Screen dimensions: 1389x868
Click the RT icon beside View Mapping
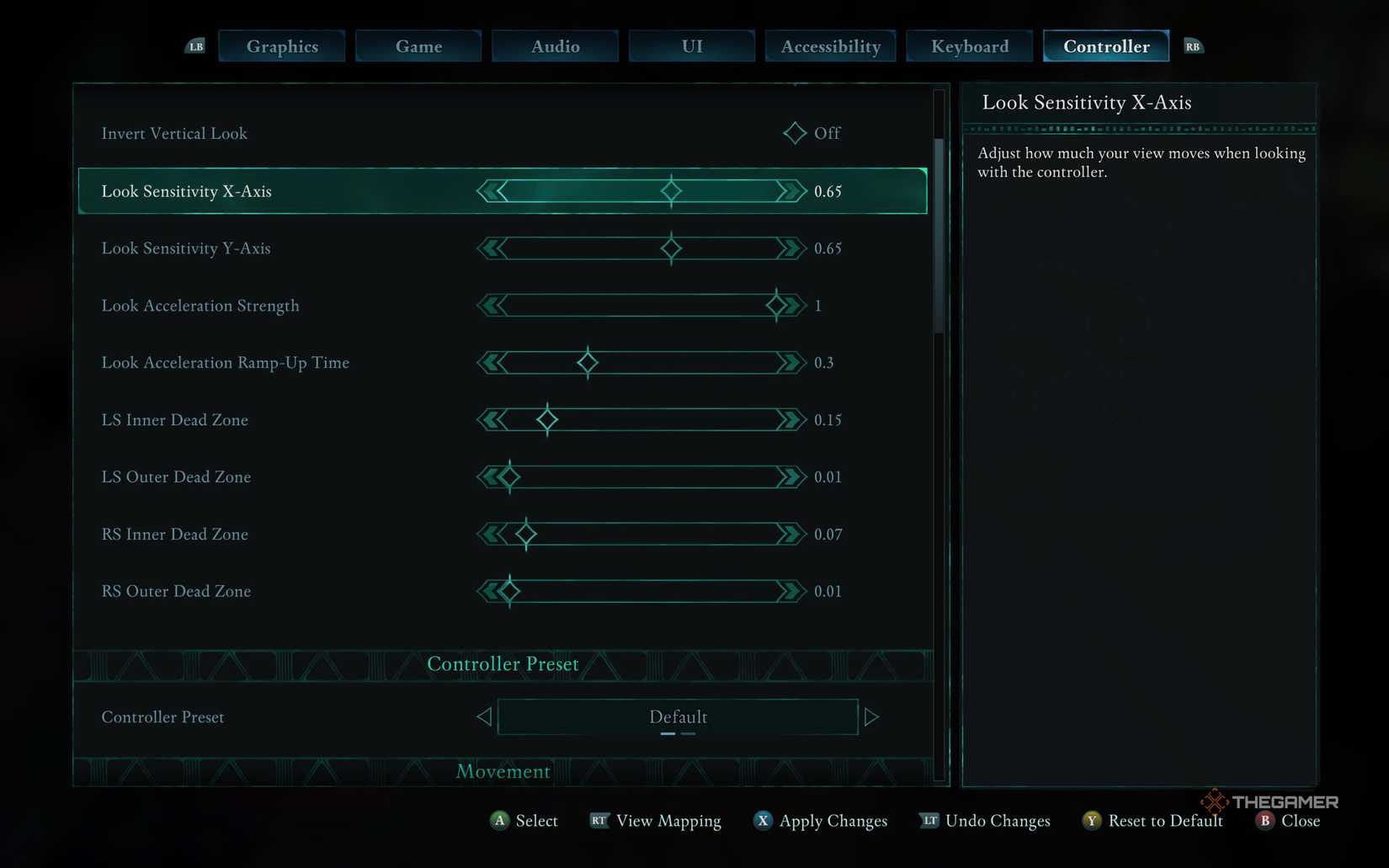coord(599,821)
